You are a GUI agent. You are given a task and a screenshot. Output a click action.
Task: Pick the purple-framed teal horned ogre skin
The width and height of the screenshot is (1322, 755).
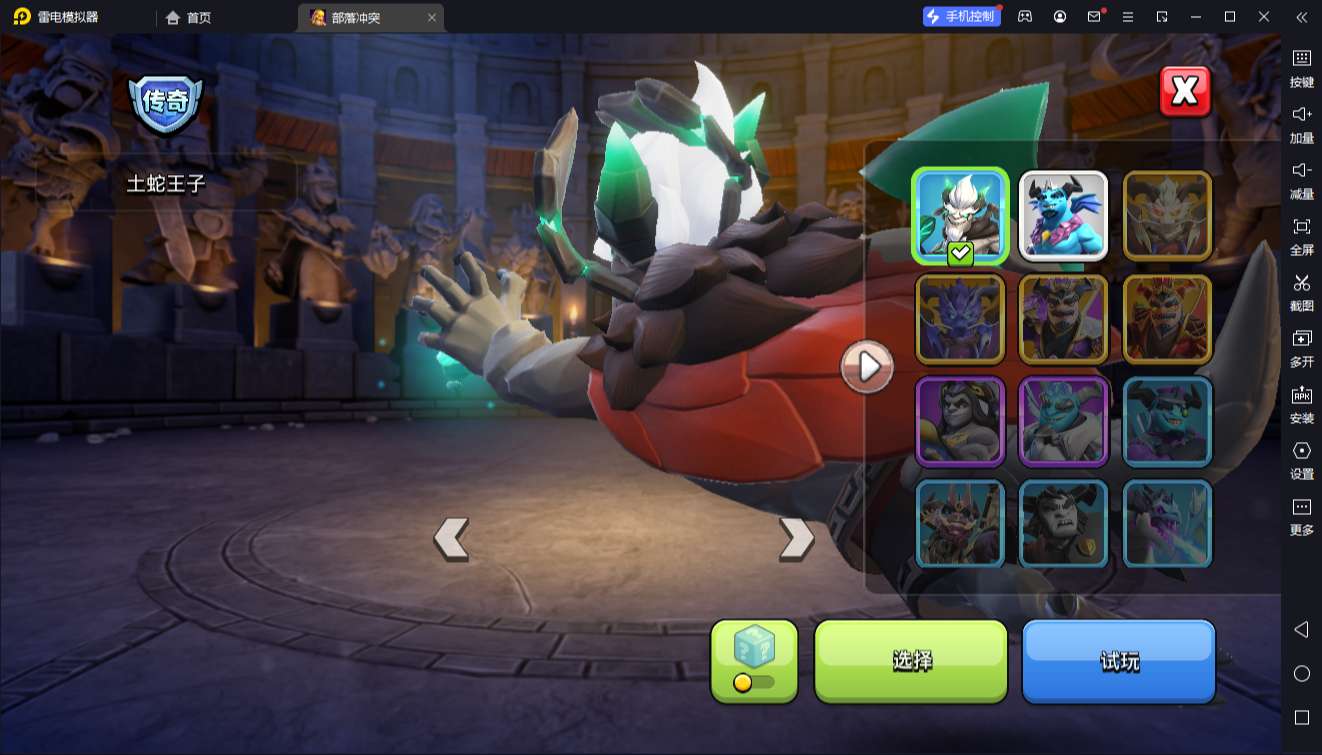[x=1063, y=422]
